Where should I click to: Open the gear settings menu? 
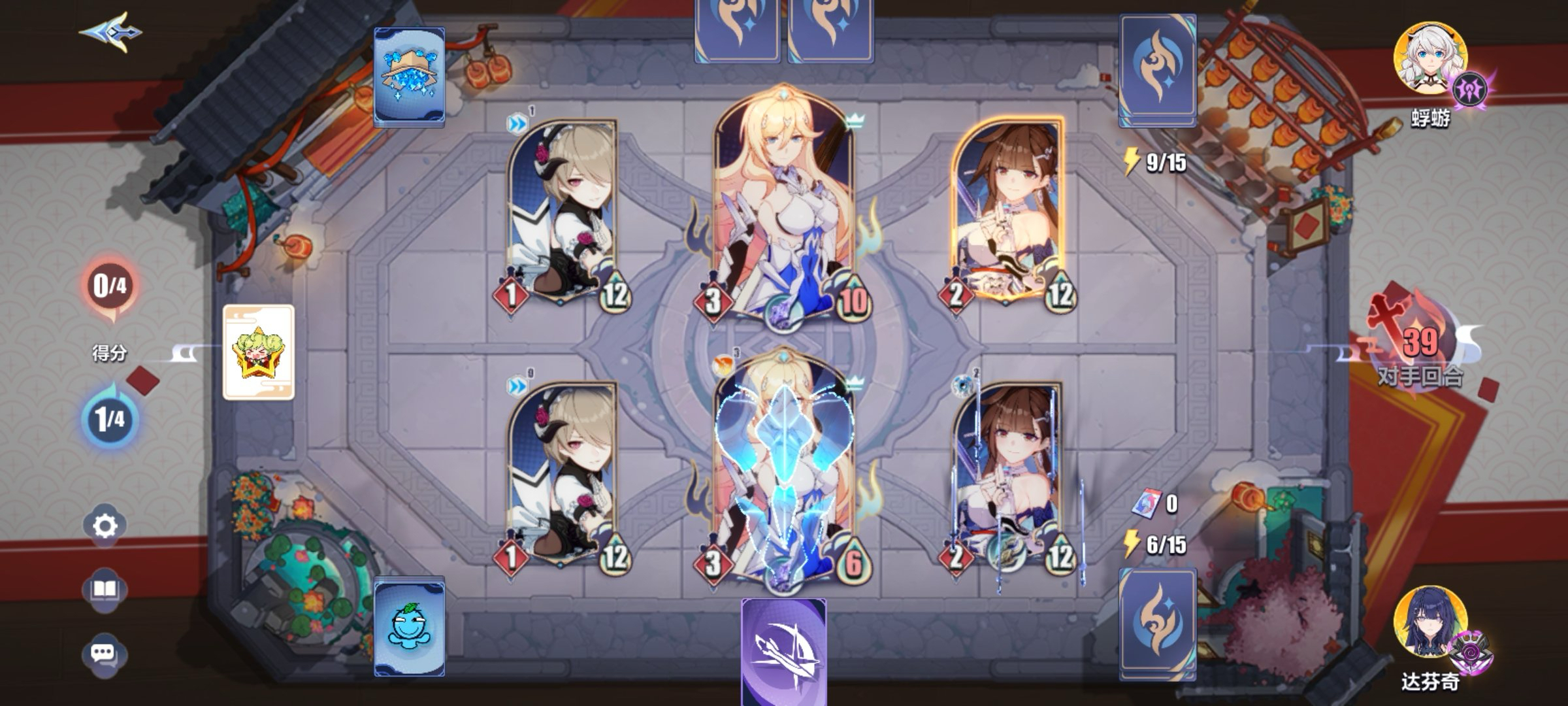point(105,525)
